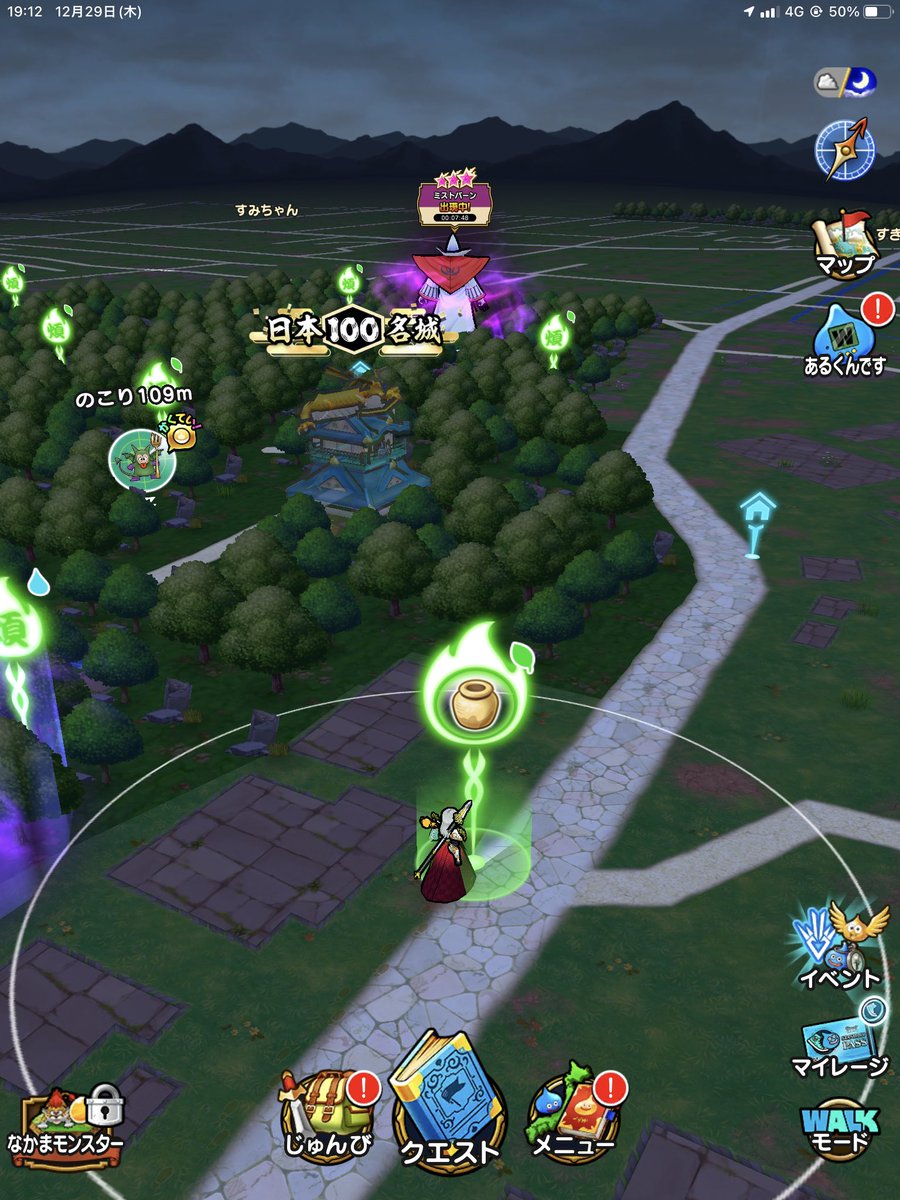Screen dimensions: 900x1200
Task: Reset view with the compass icon
Action: [x=845, y=149]
